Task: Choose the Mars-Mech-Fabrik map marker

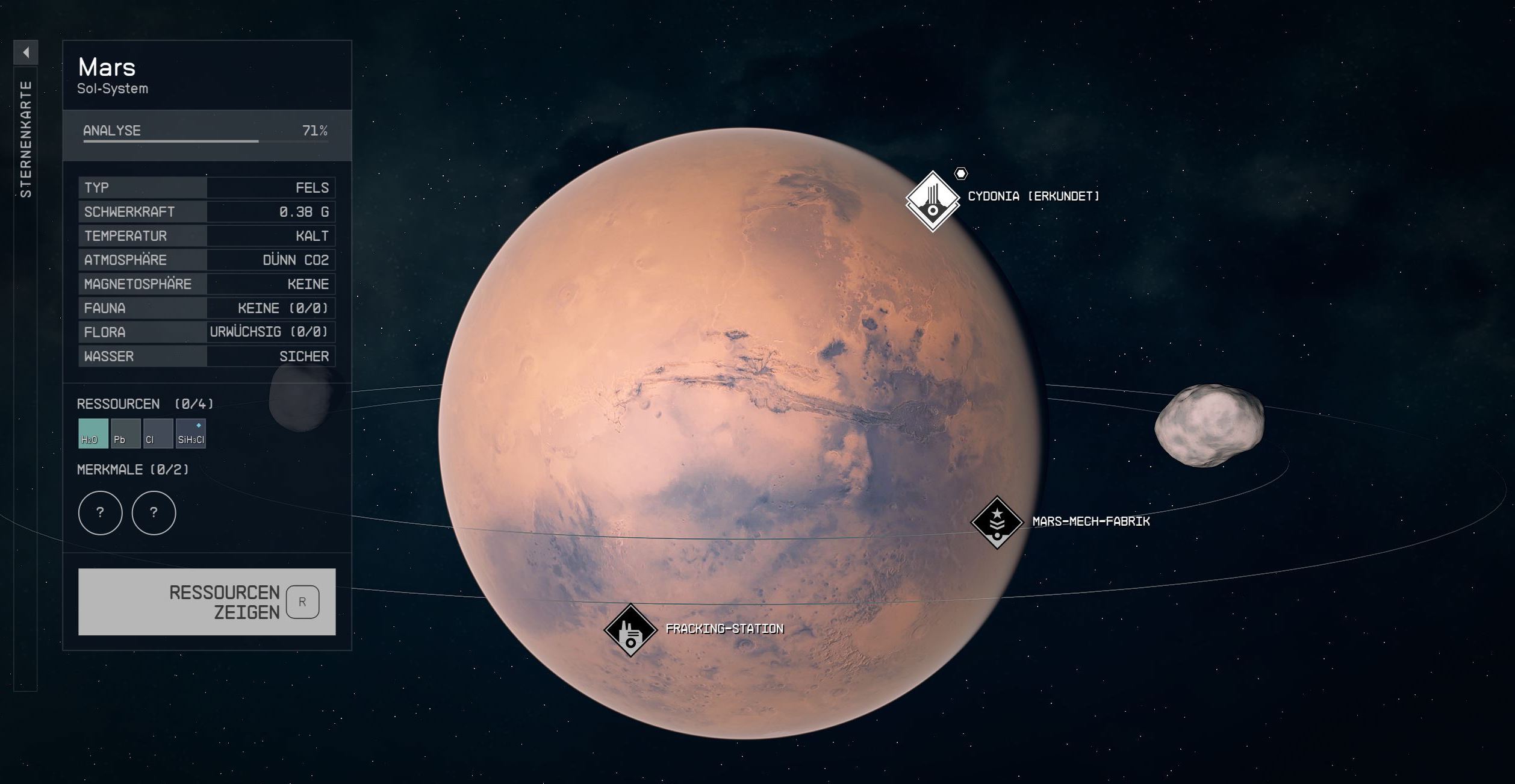Action: (997, 522)
